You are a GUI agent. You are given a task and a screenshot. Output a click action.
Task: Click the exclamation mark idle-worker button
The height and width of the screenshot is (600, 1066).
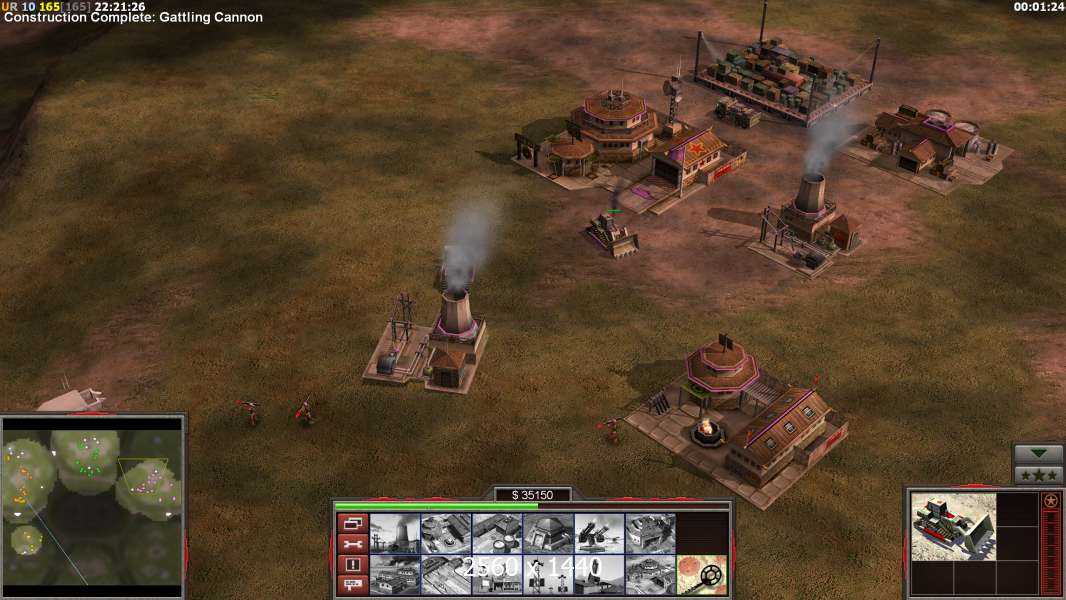pos(351,565)
